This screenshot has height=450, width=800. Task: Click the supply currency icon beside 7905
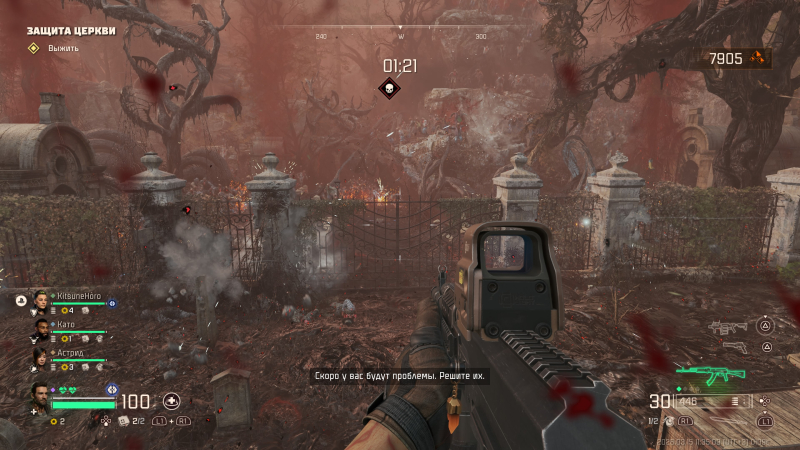(x=763, y=59)
